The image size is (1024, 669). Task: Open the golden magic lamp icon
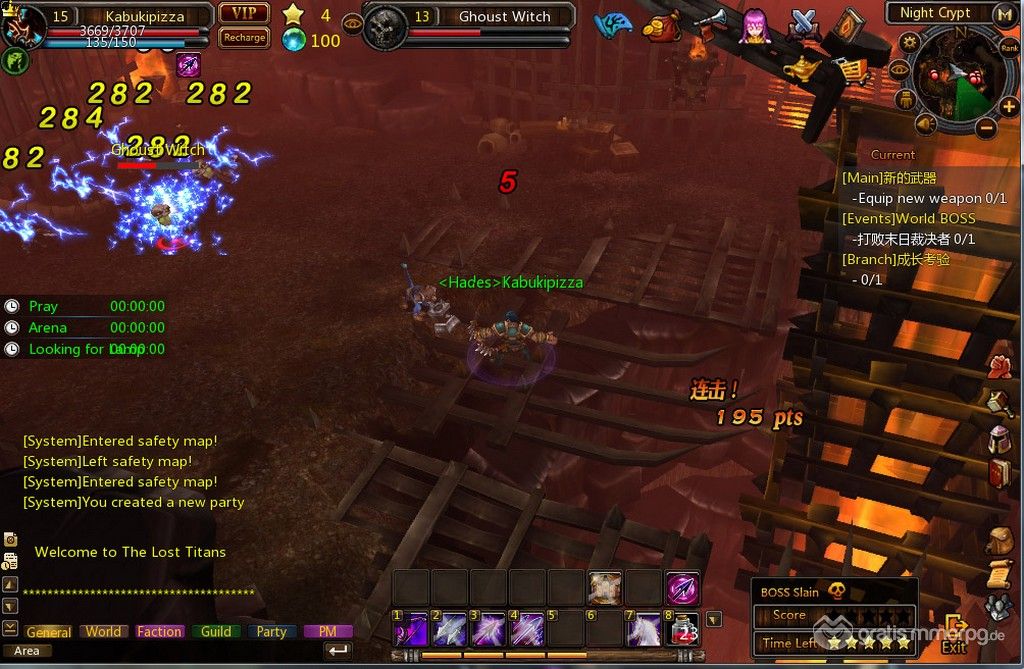tap(800, 68)
